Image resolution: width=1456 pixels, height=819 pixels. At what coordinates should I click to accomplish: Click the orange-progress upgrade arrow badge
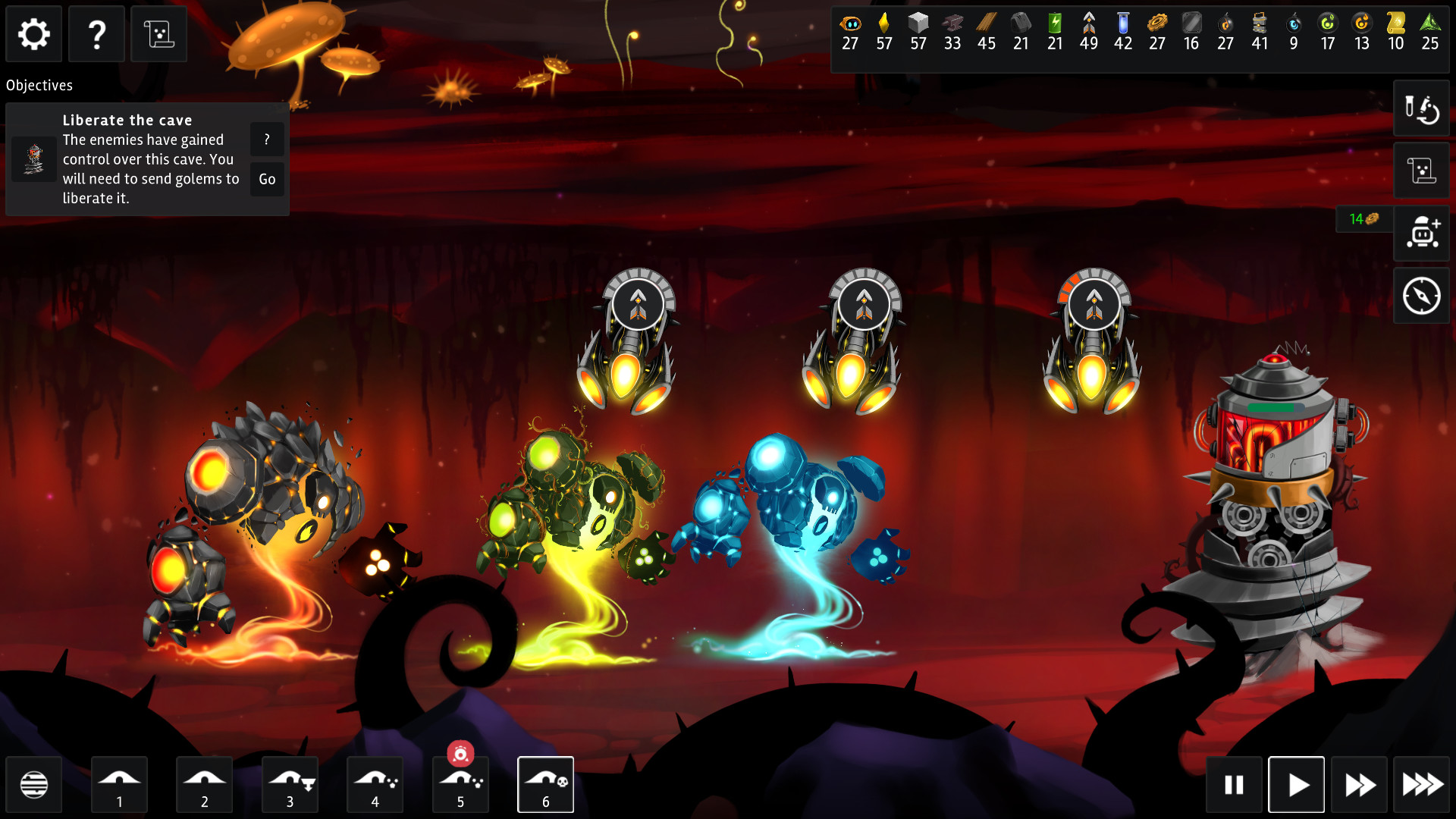pos(1094,305)
